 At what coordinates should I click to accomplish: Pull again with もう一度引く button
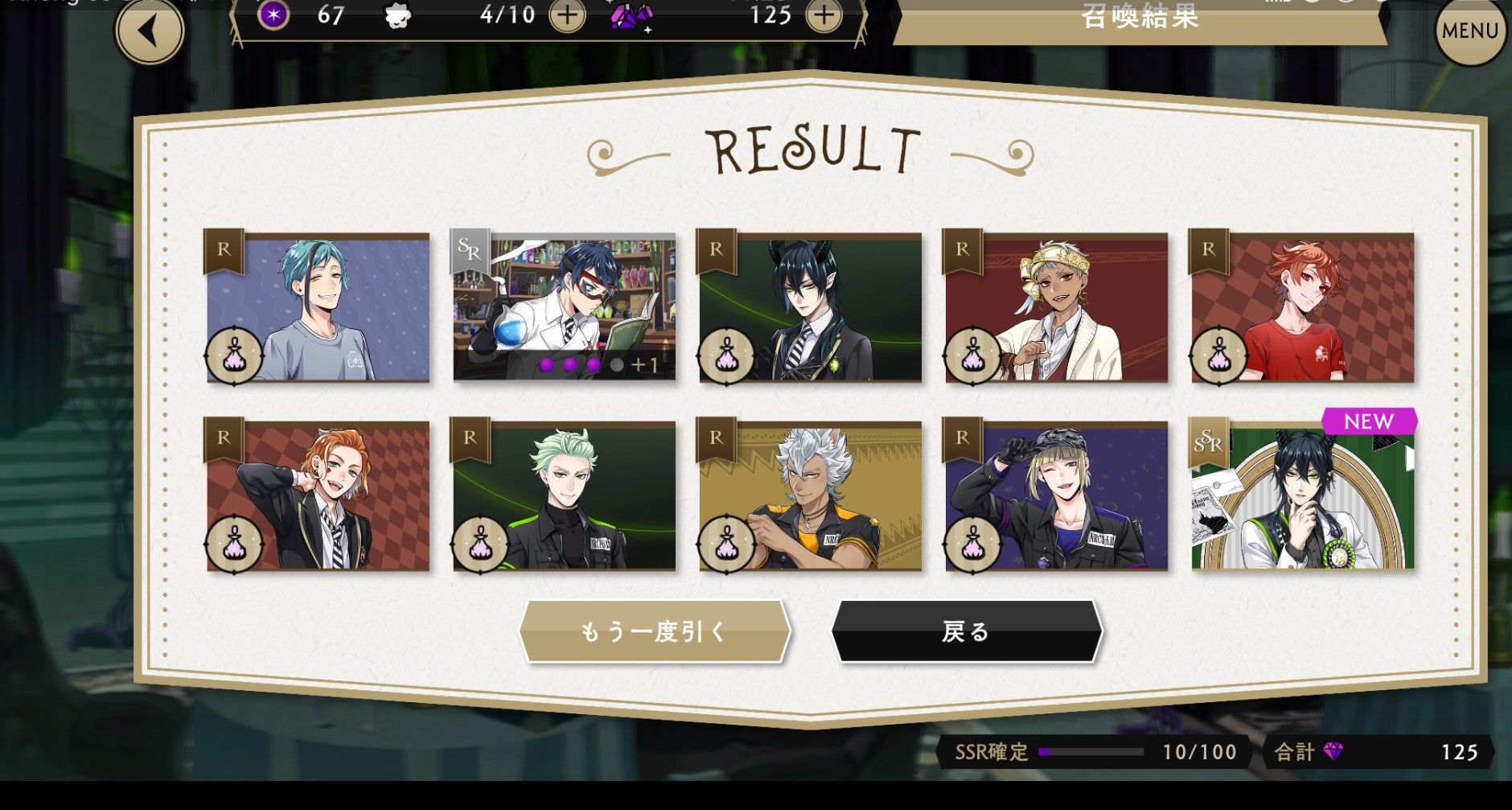click(x=655, y=631)
